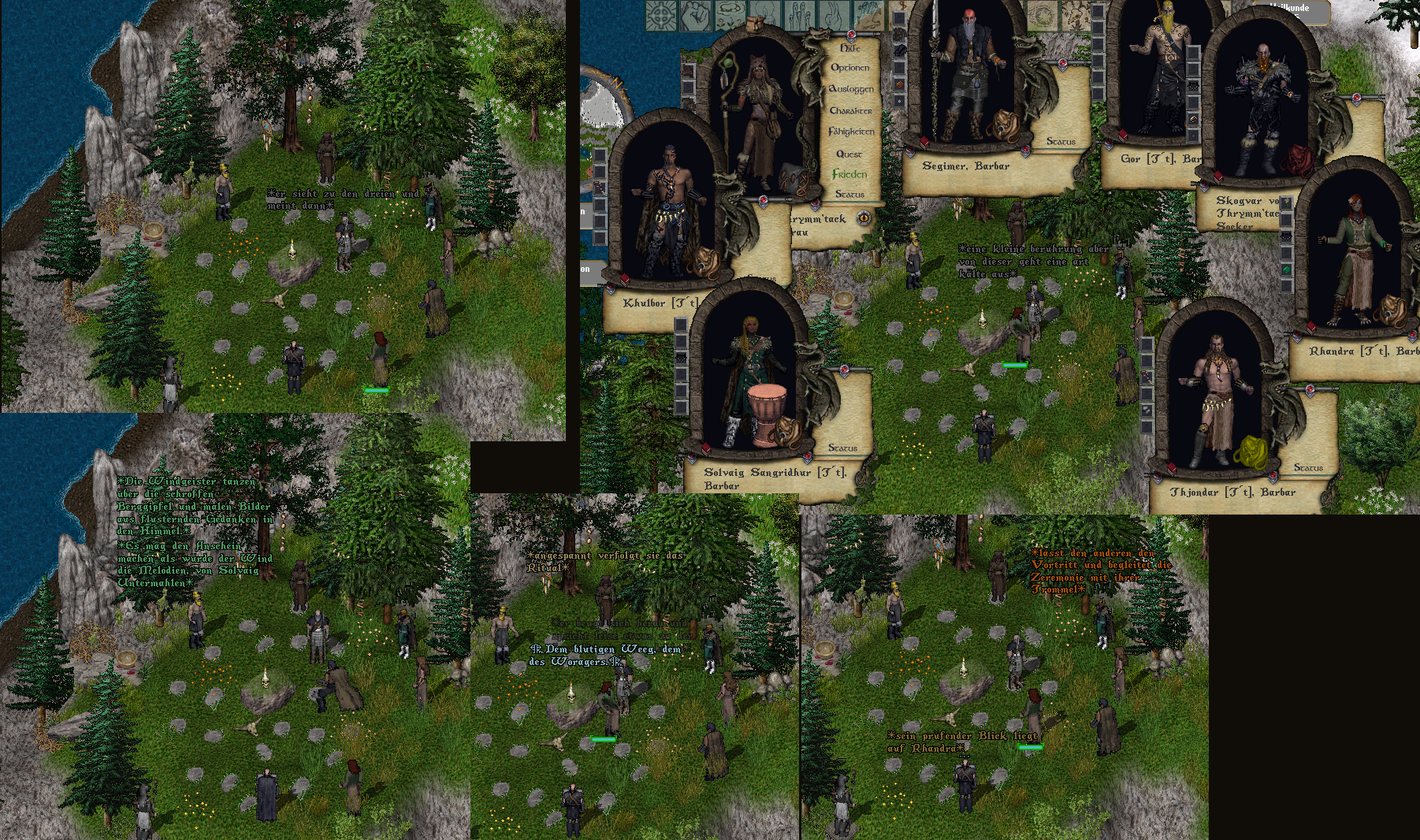Click the golden eye button on the scroll
1420x840 pixels.
[x=864, y=218]
